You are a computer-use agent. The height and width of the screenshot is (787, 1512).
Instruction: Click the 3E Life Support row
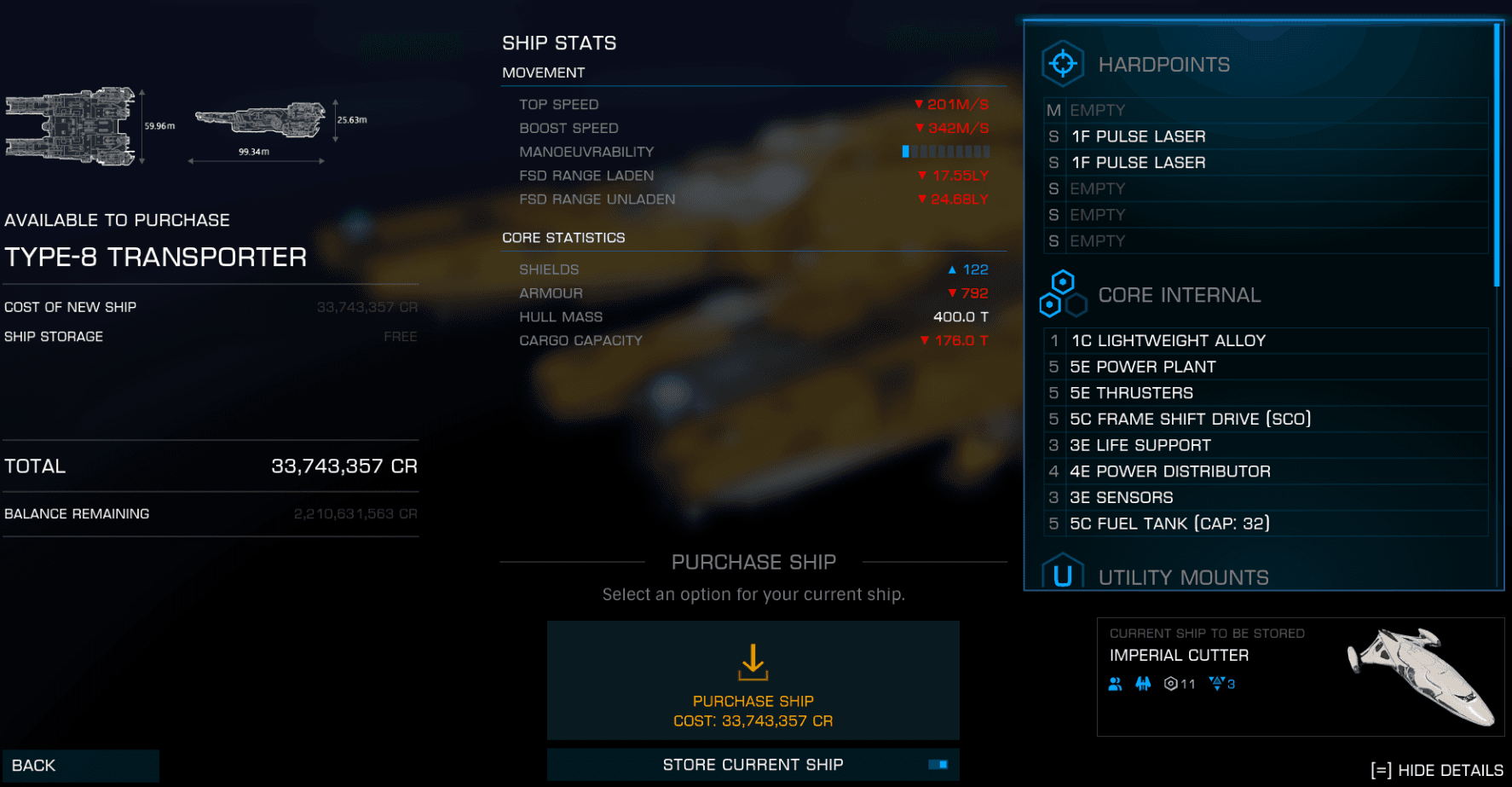coord(1266,445)
